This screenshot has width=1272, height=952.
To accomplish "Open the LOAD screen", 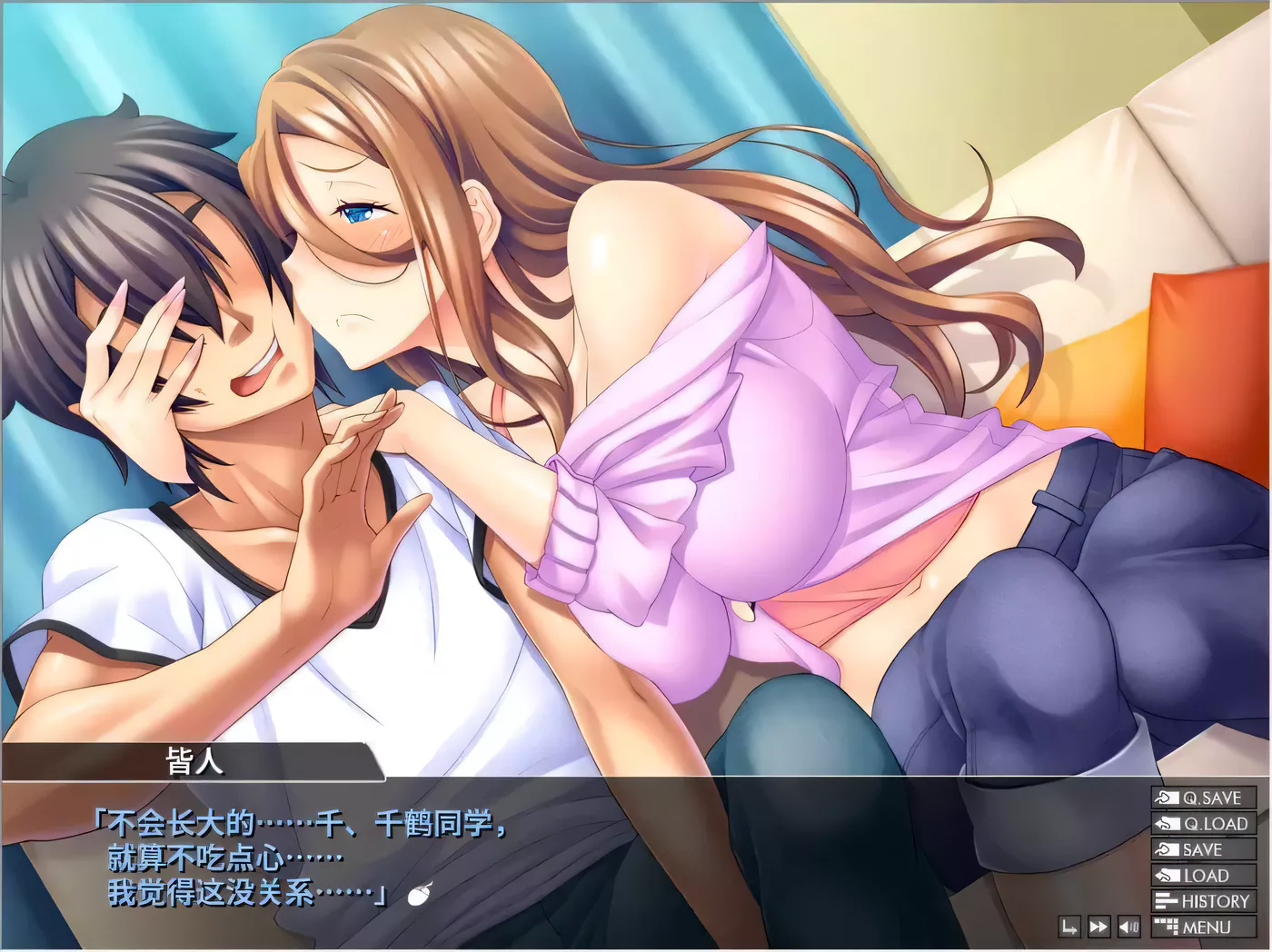I will coord(1204,876).
